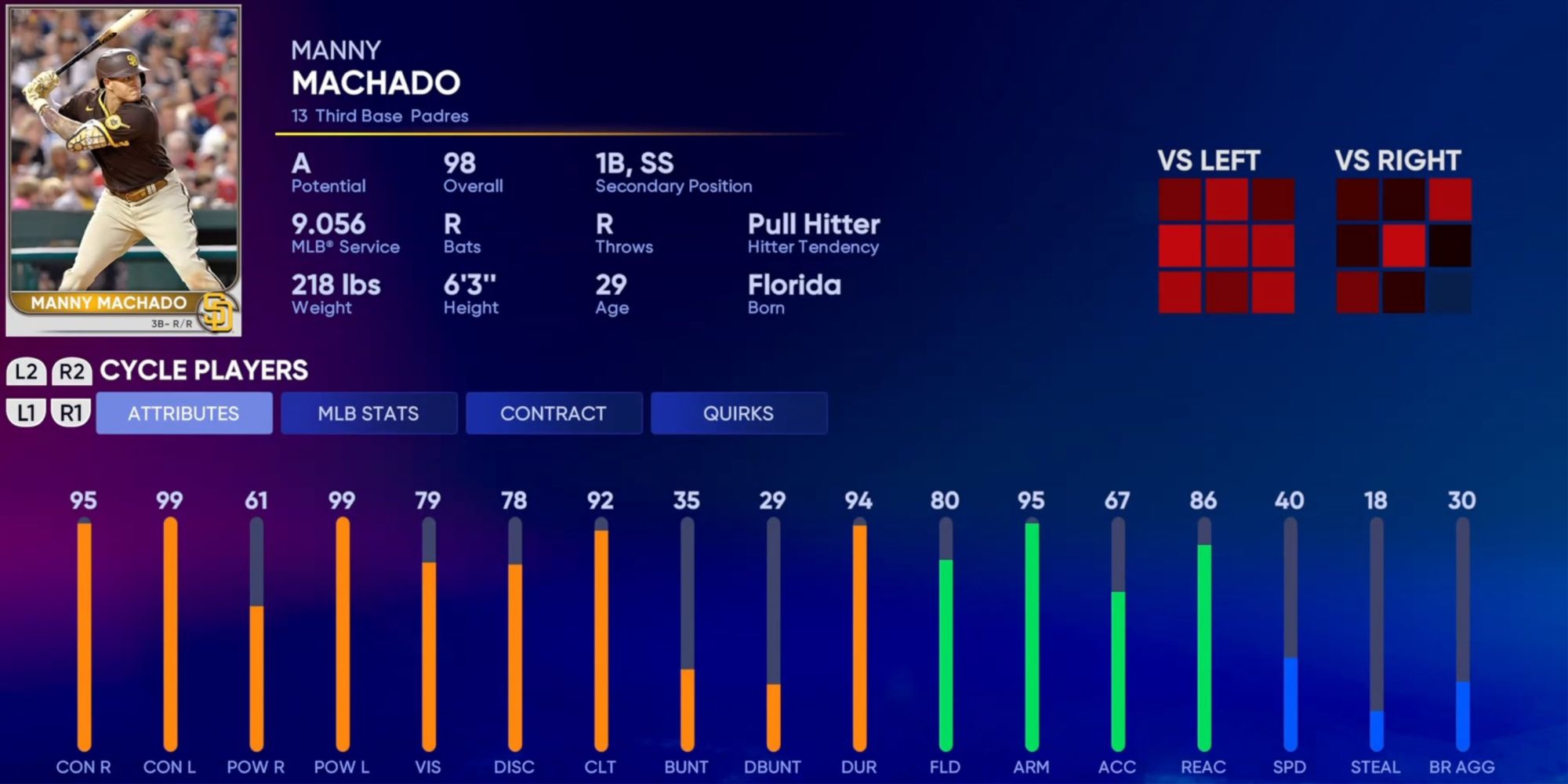Select the QUIRKS tab

738,413
